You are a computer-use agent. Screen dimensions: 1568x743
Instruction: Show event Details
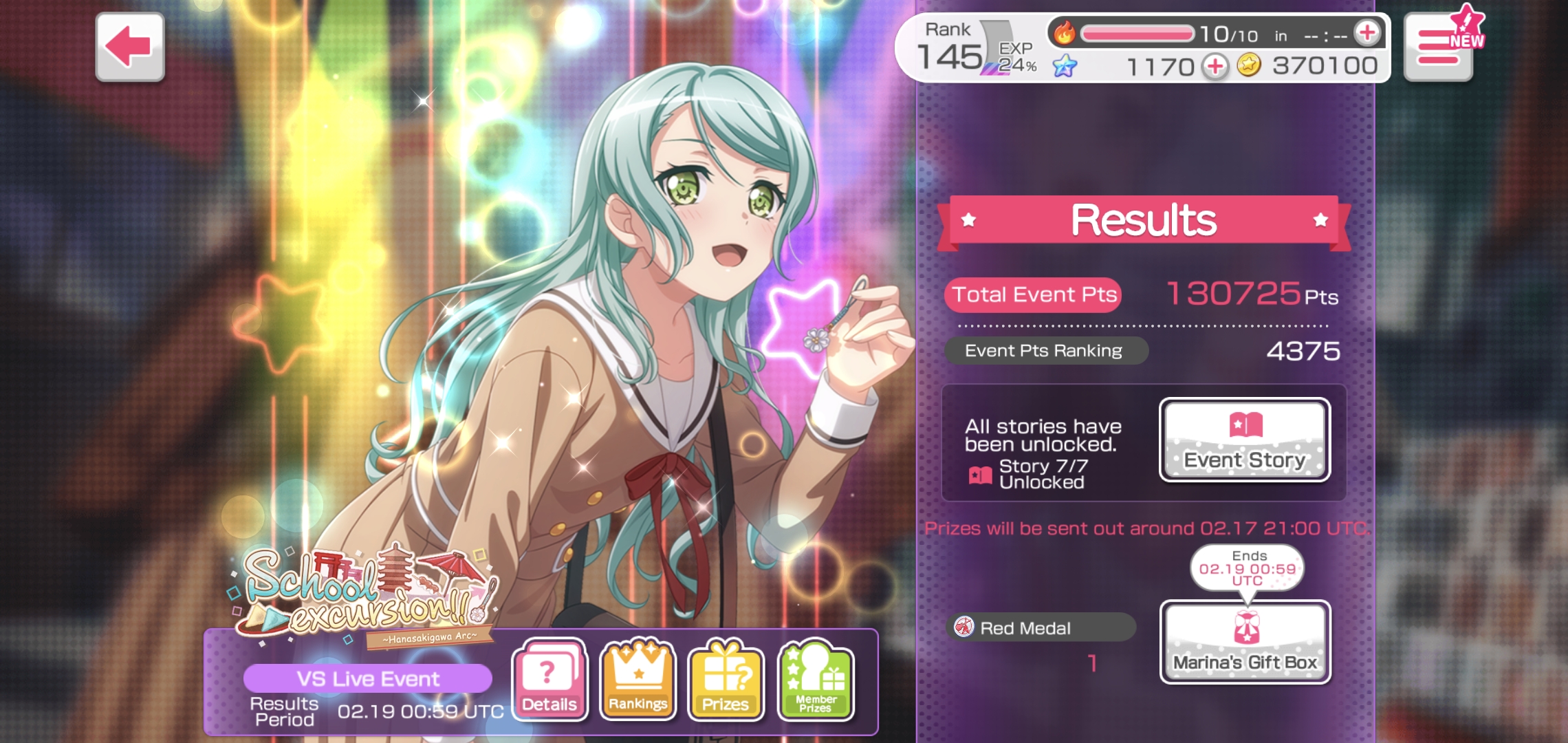[x=549, y=680]
